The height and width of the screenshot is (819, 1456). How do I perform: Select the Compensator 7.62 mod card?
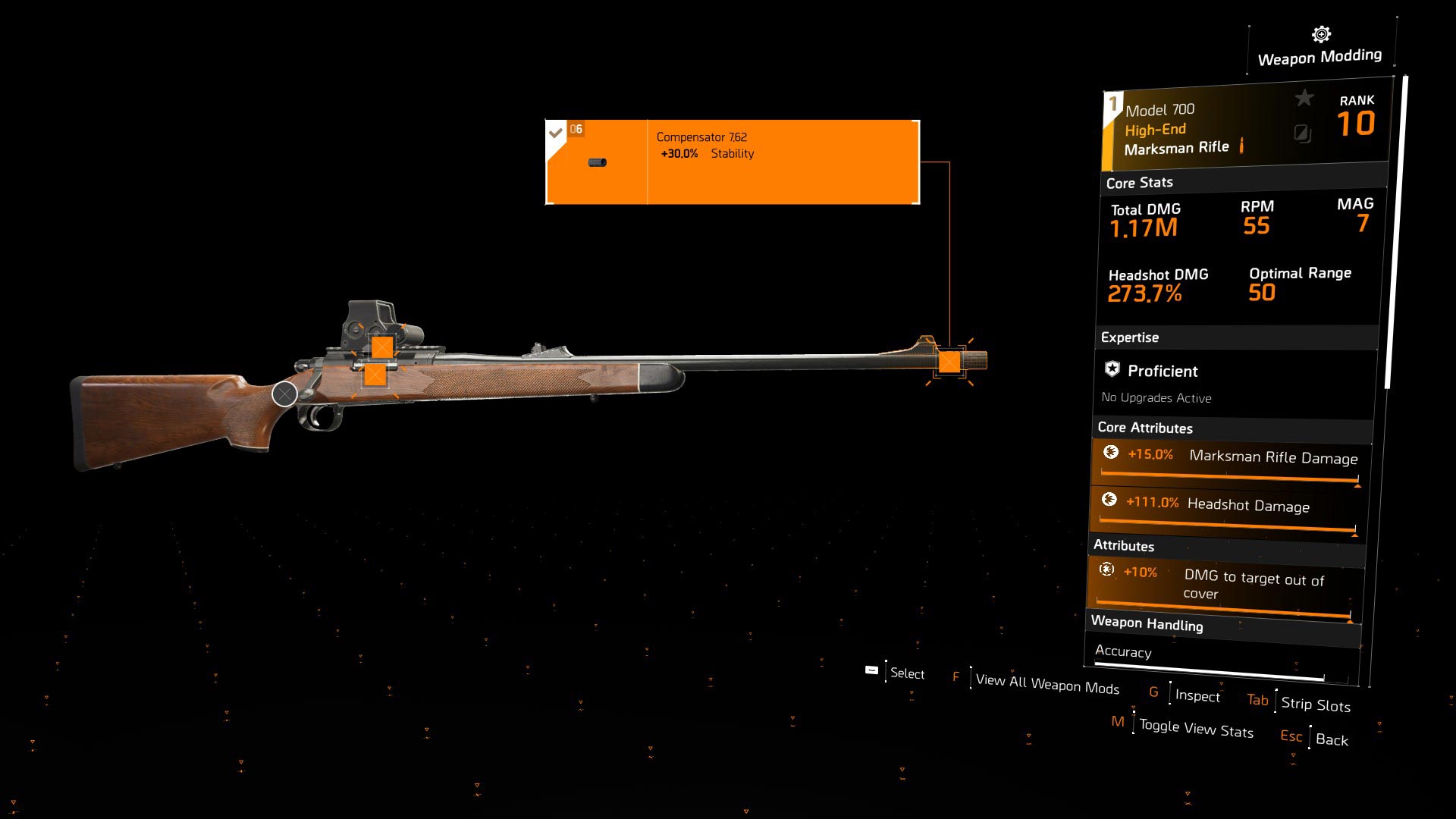[x=733, y=162]
